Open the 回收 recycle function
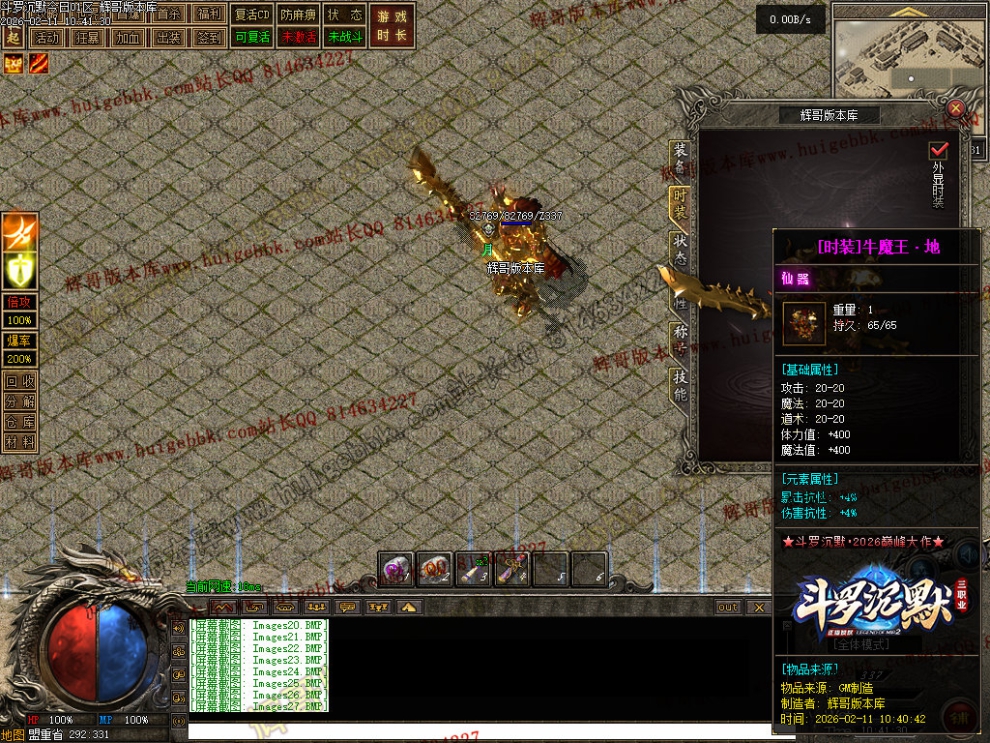Image resolution: width=990 pixels, height=743 pixels. pyautogui.click(x=19, y=381)
